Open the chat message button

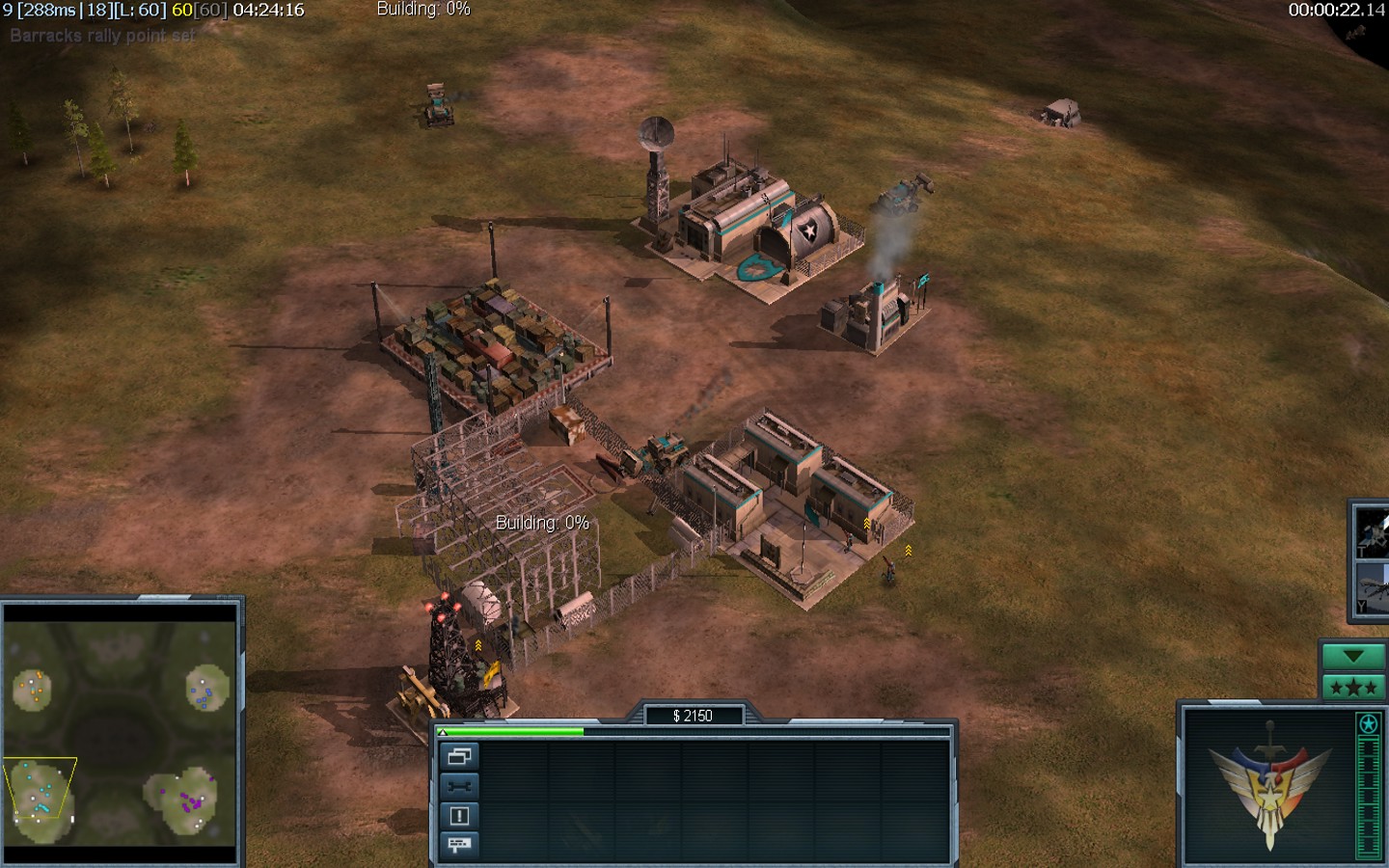coord(459,845)
